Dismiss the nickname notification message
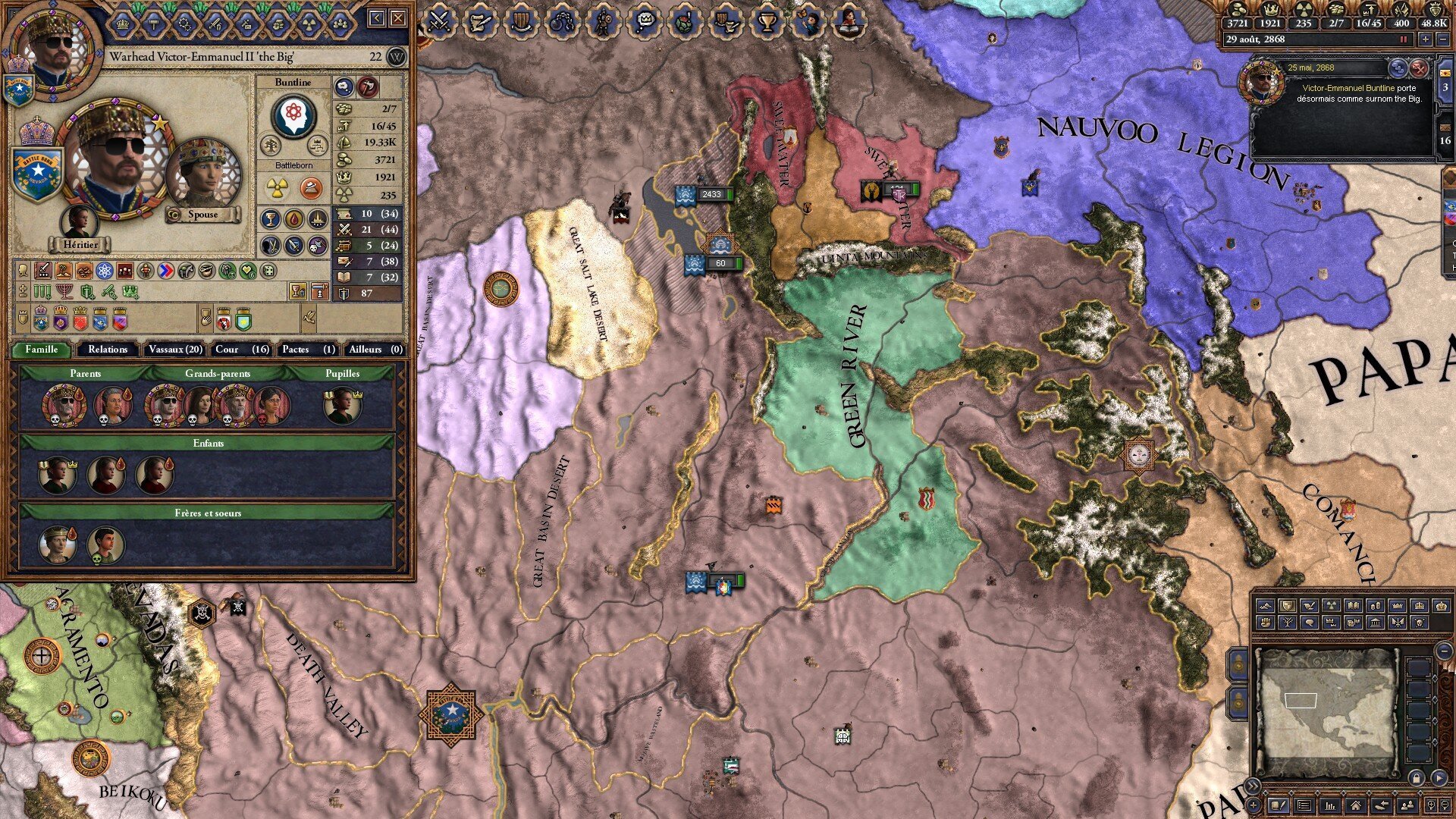 [1418, 69]
